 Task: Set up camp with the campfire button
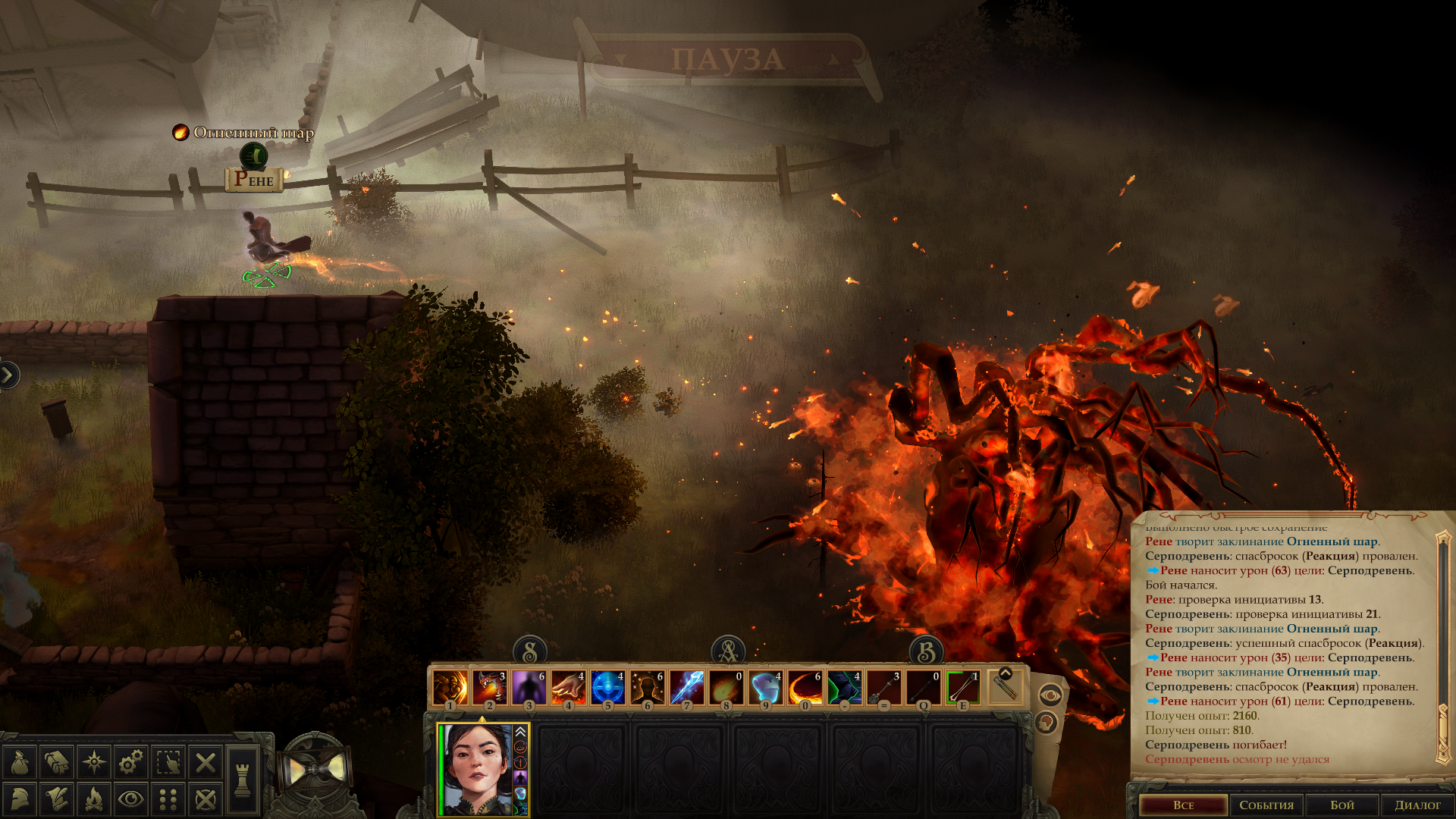coord(94,799)
